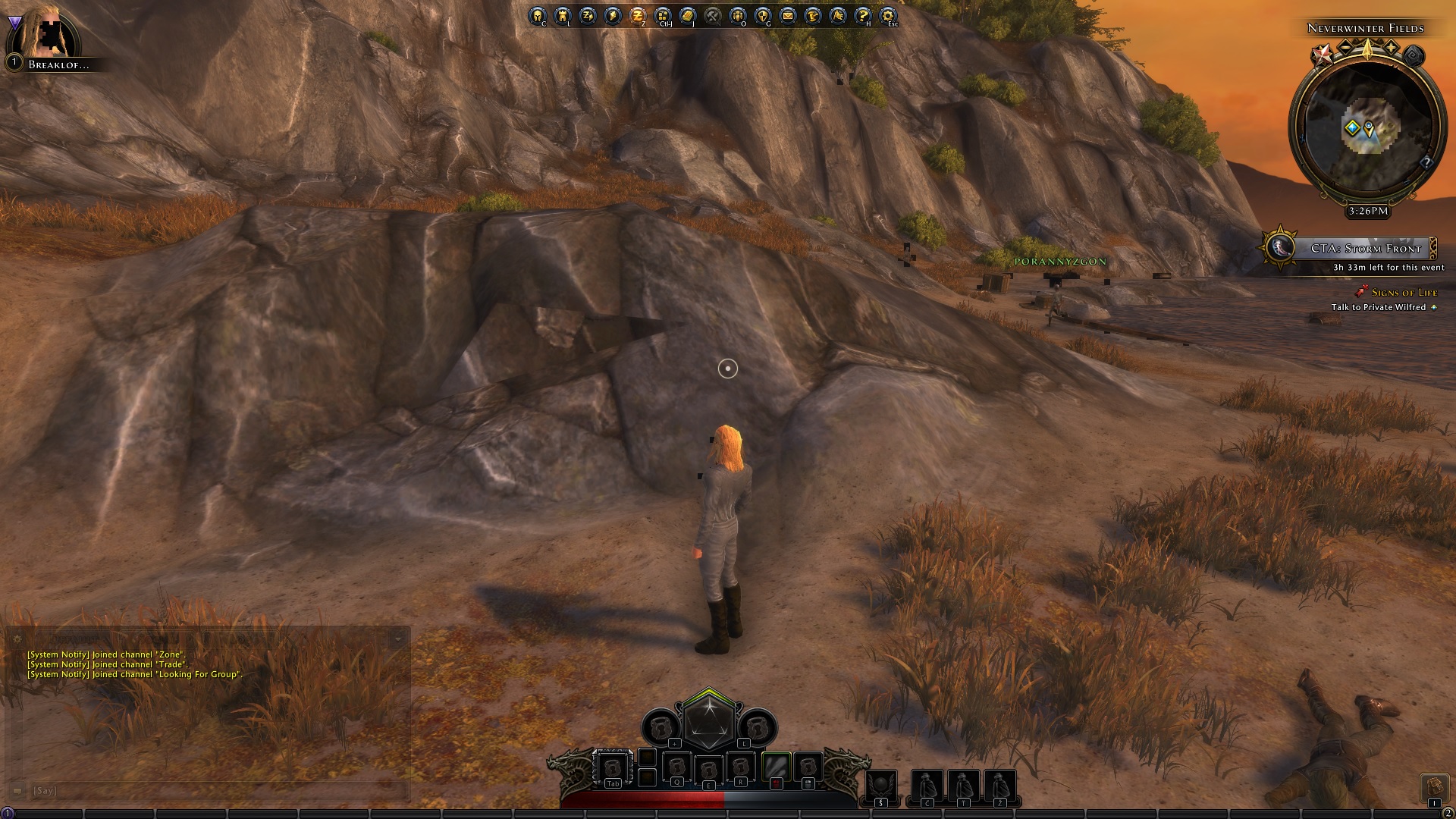Select the Signs of Life quest tracker
Screen dimensions: 1456x819
(1404, 293)
